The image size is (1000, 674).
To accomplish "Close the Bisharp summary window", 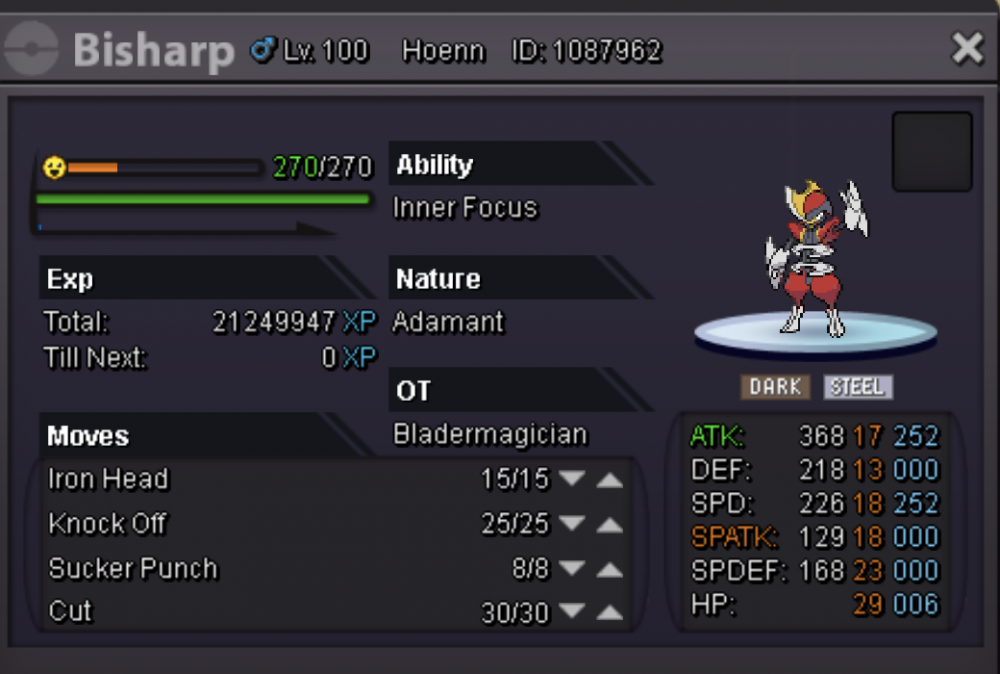I will tap(967, 48).
